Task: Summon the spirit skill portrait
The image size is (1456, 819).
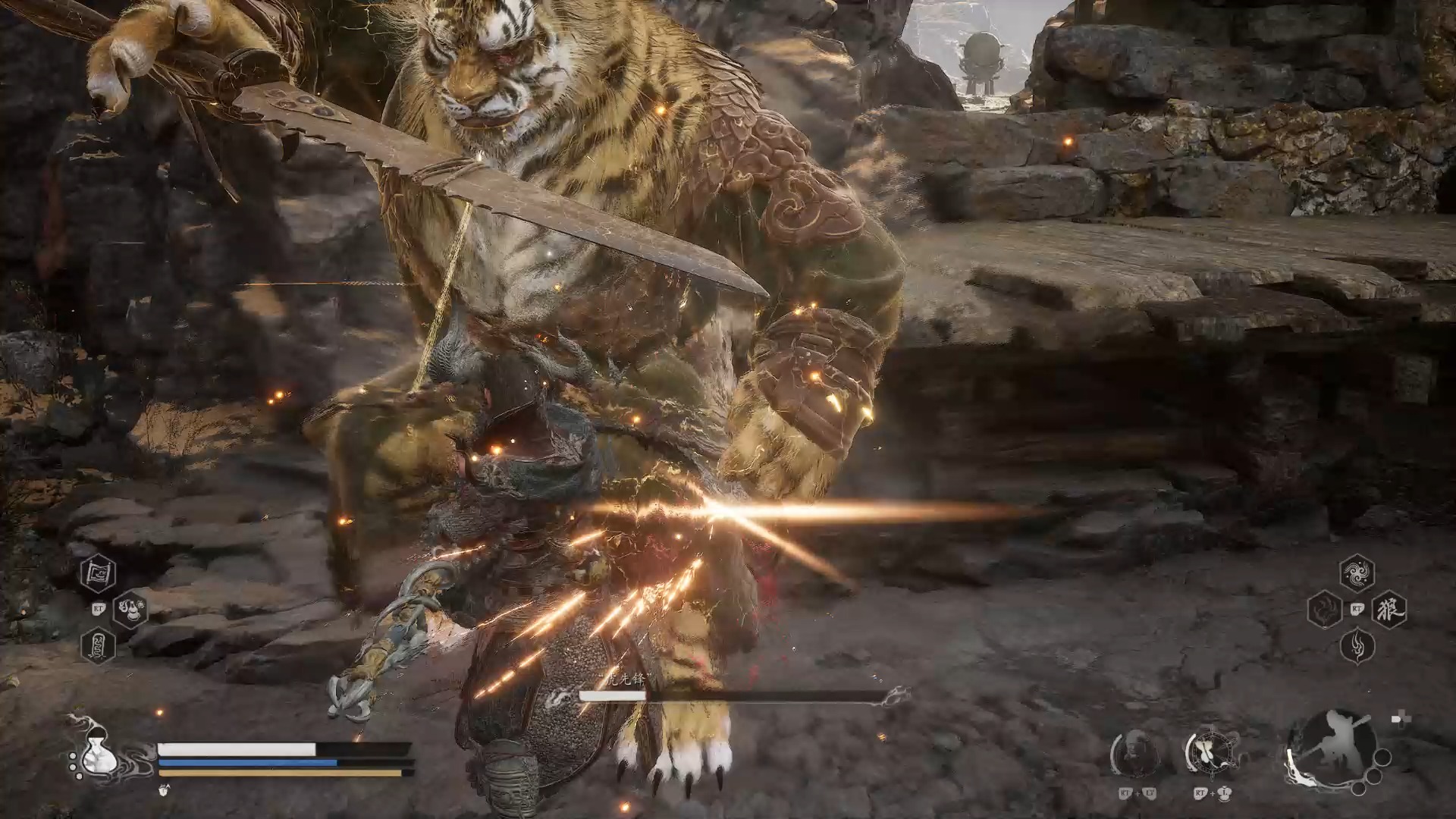Action: (1135, 754)
